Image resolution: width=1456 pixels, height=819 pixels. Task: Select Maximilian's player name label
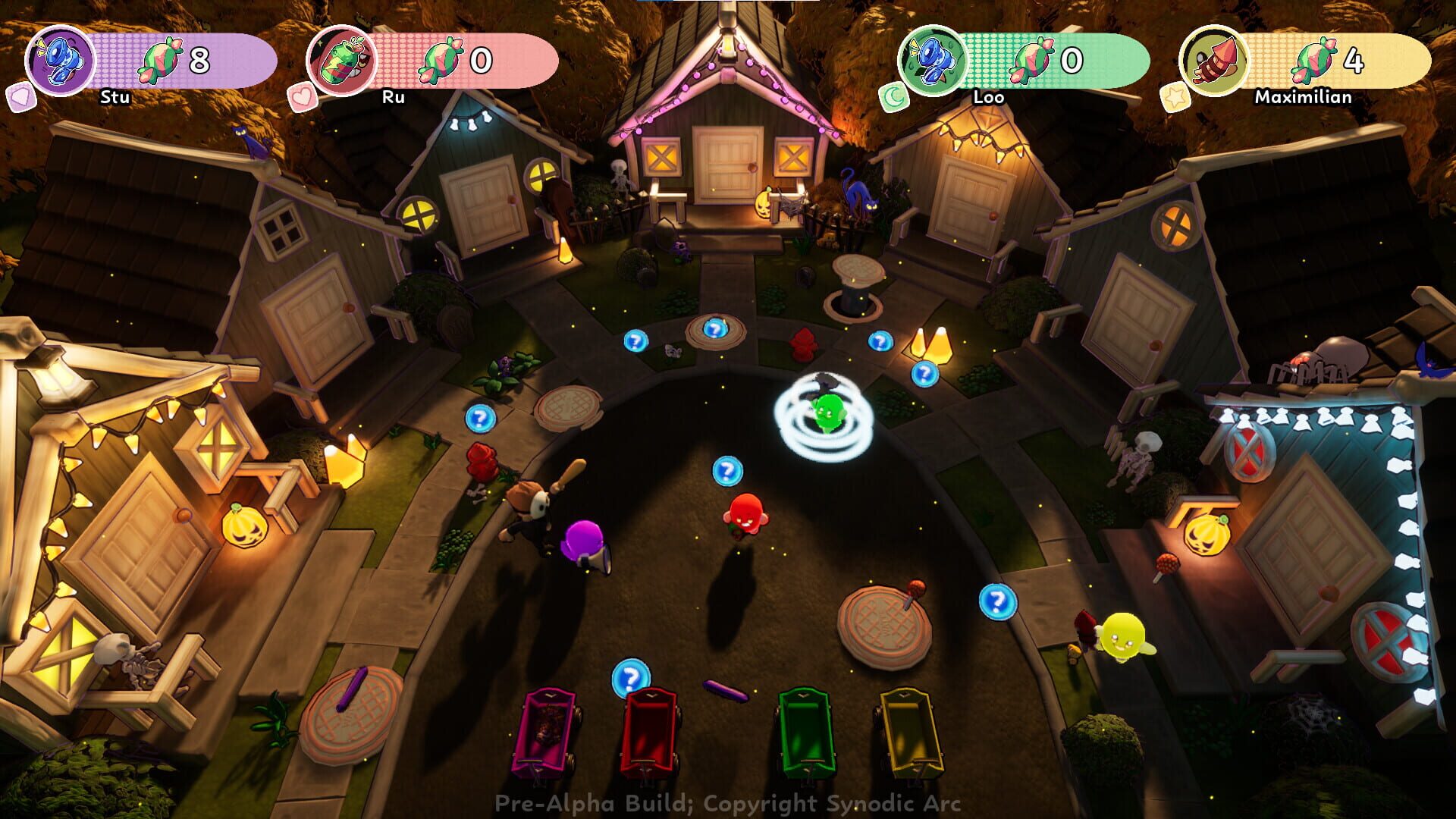[1304, 98]
